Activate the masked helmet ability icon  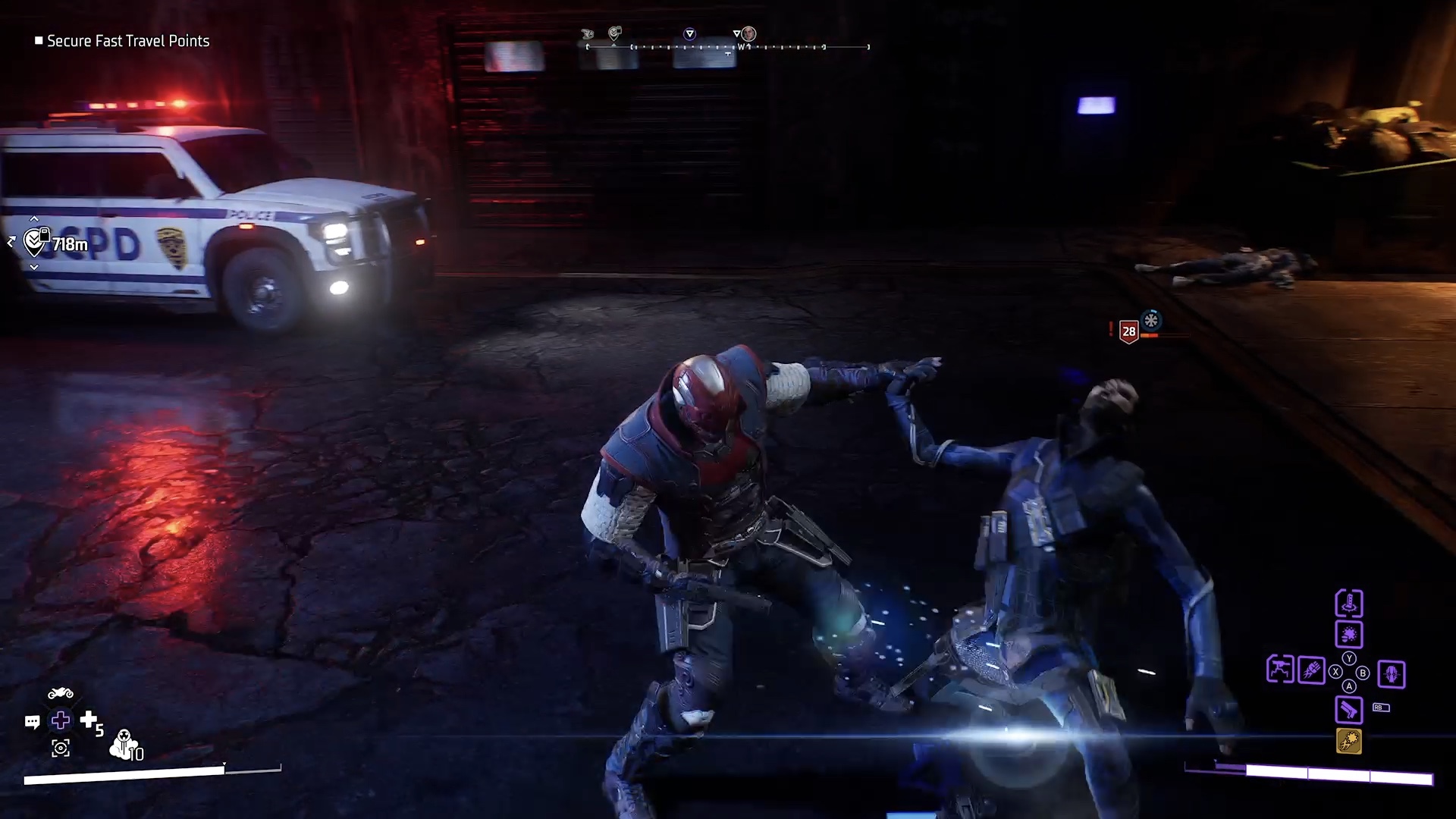pyautogui.click(x=1392, y=673)
